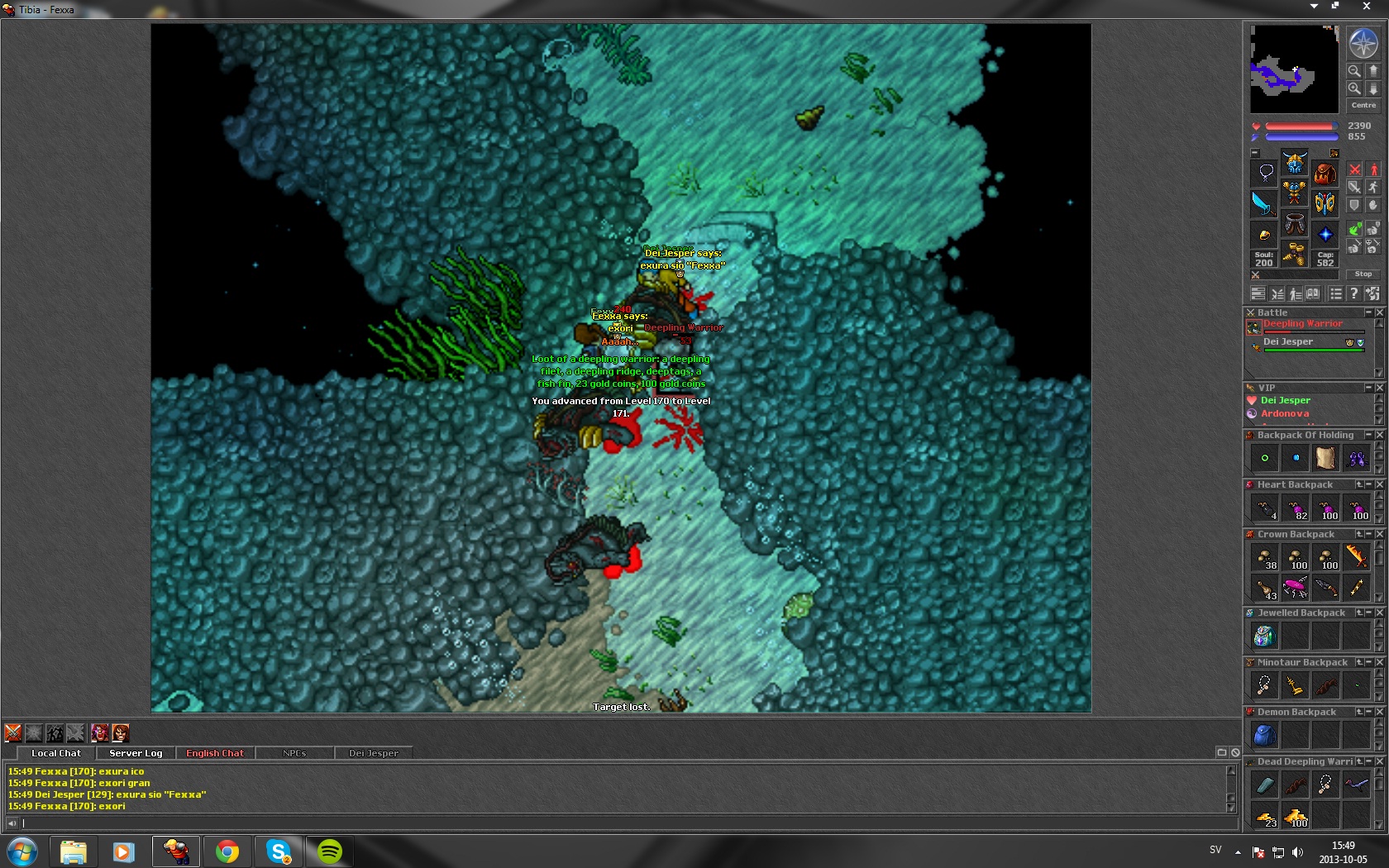Close the Heart Backpack container
This screenshot has height=868, width=1389.
1379,484
